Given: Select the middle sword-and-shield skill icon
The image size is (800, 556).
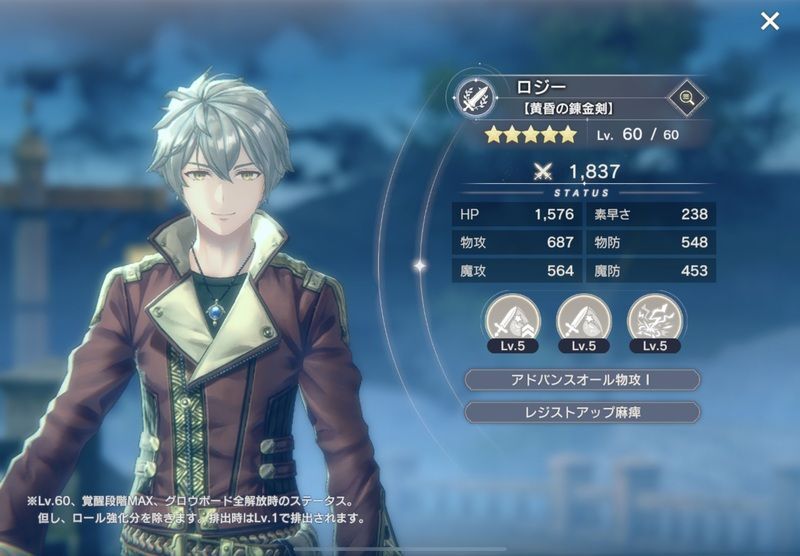Looking at the screenshot, I should (x=584, y=319).
